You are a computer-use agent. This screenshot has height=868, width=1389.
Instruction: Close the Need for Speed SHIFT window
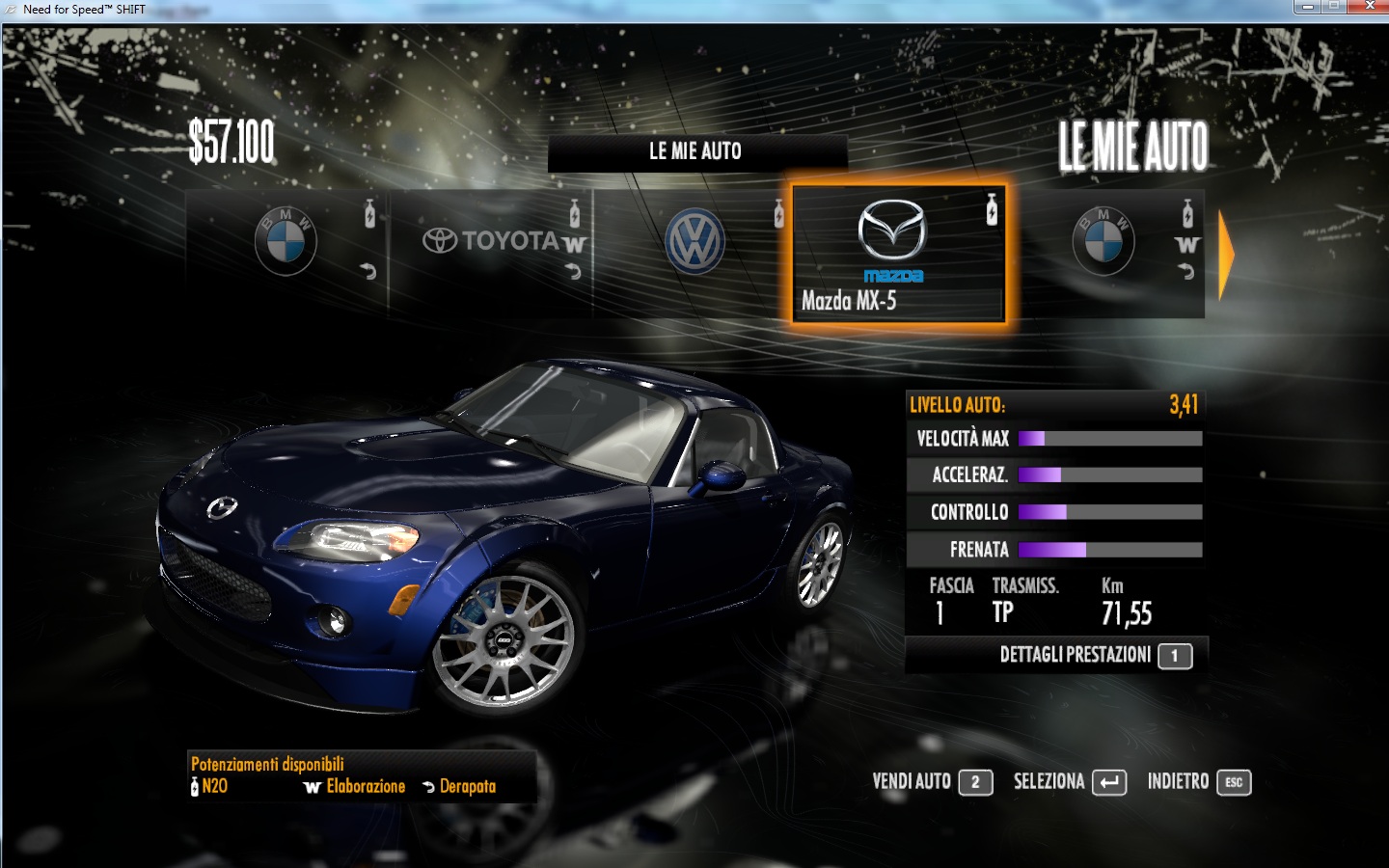(1370, 7)
